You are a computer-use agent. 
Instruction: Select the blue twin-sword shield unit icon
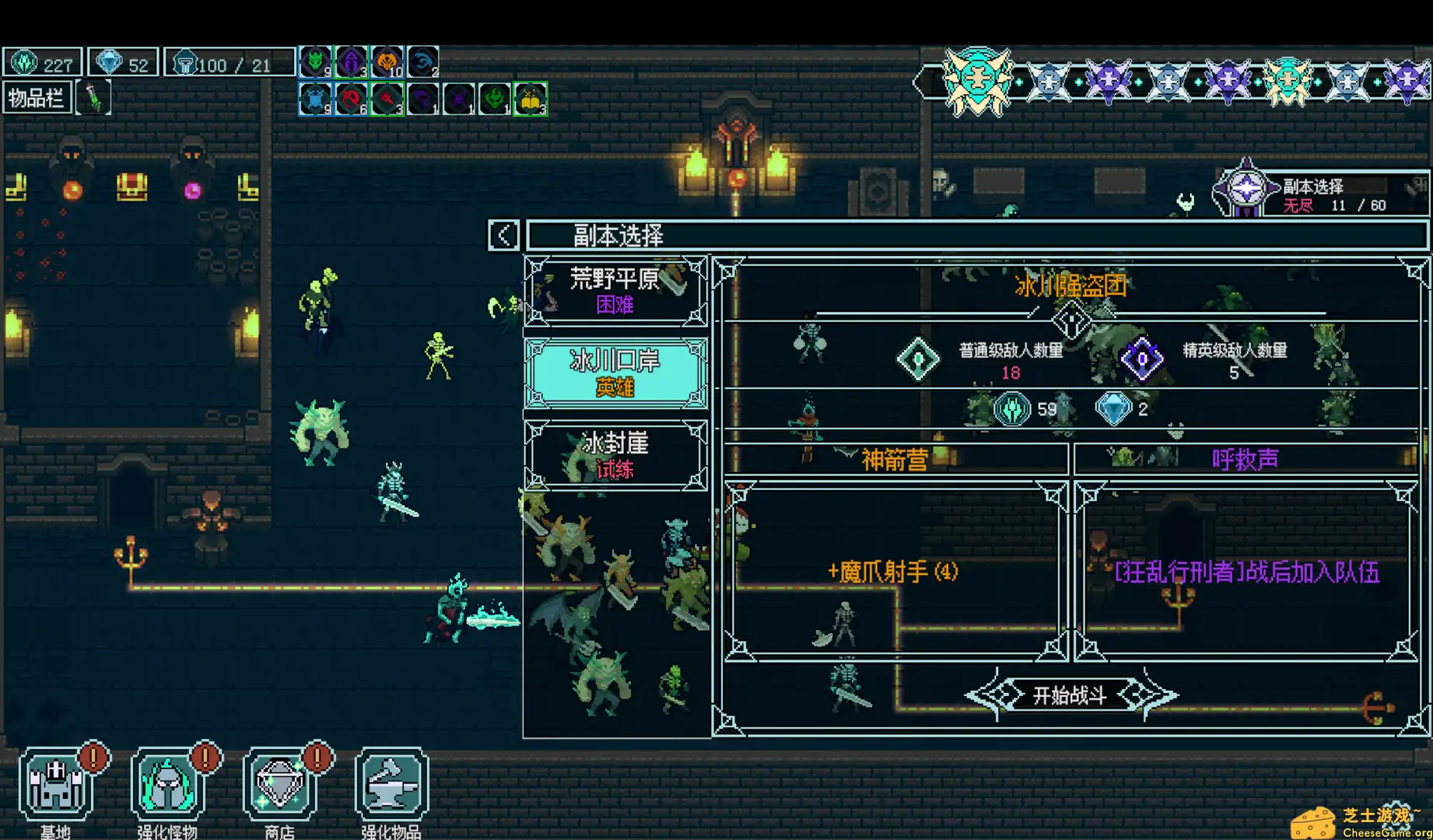[x=315, y=100]
